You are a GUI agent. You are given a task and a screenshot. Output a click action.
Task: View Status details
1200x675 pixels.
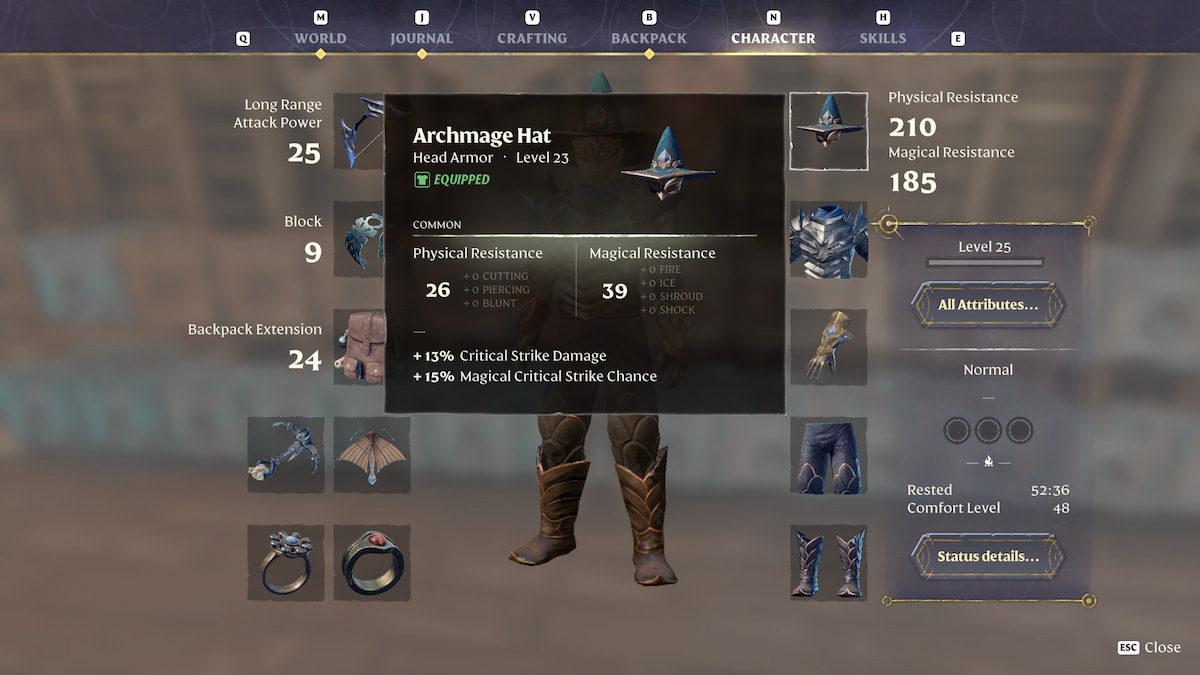click(987, 557)
